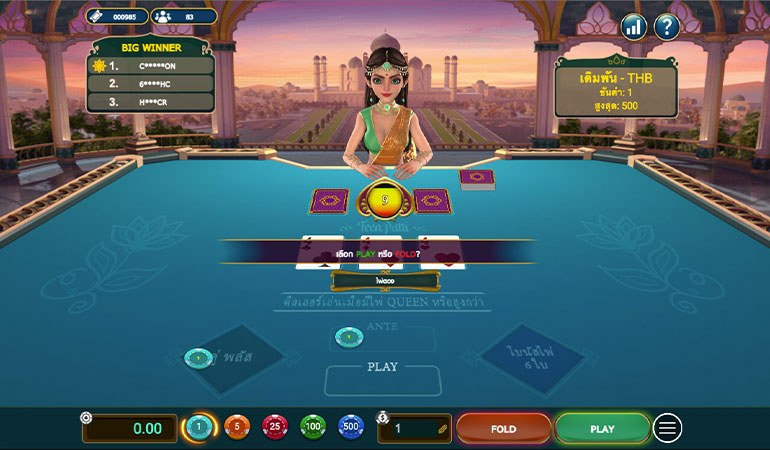770x450 pixels.
Task: Hit the green PLAY button
Action: 602,428
